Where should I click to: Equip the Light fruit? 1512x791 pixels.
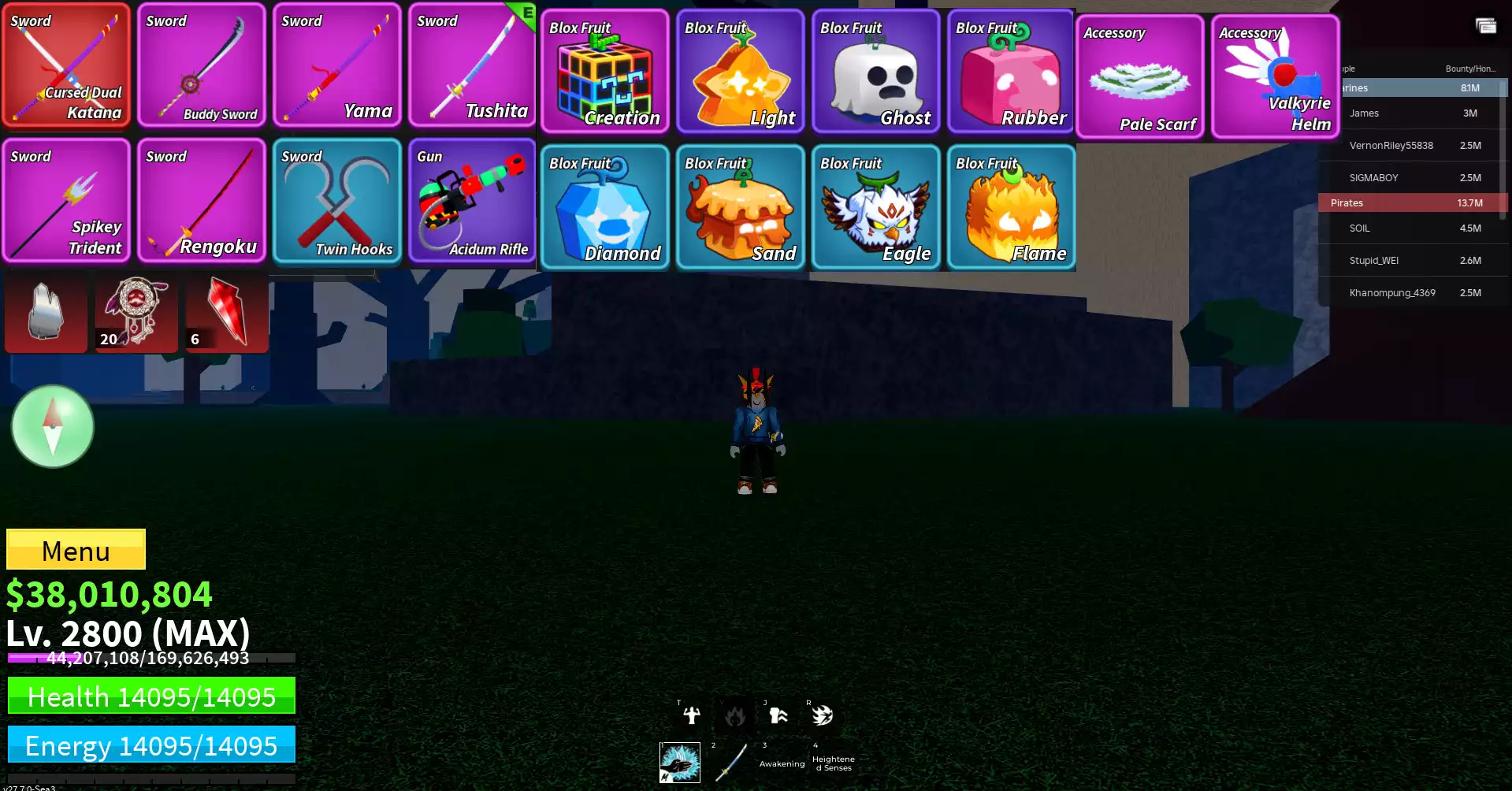740,71
